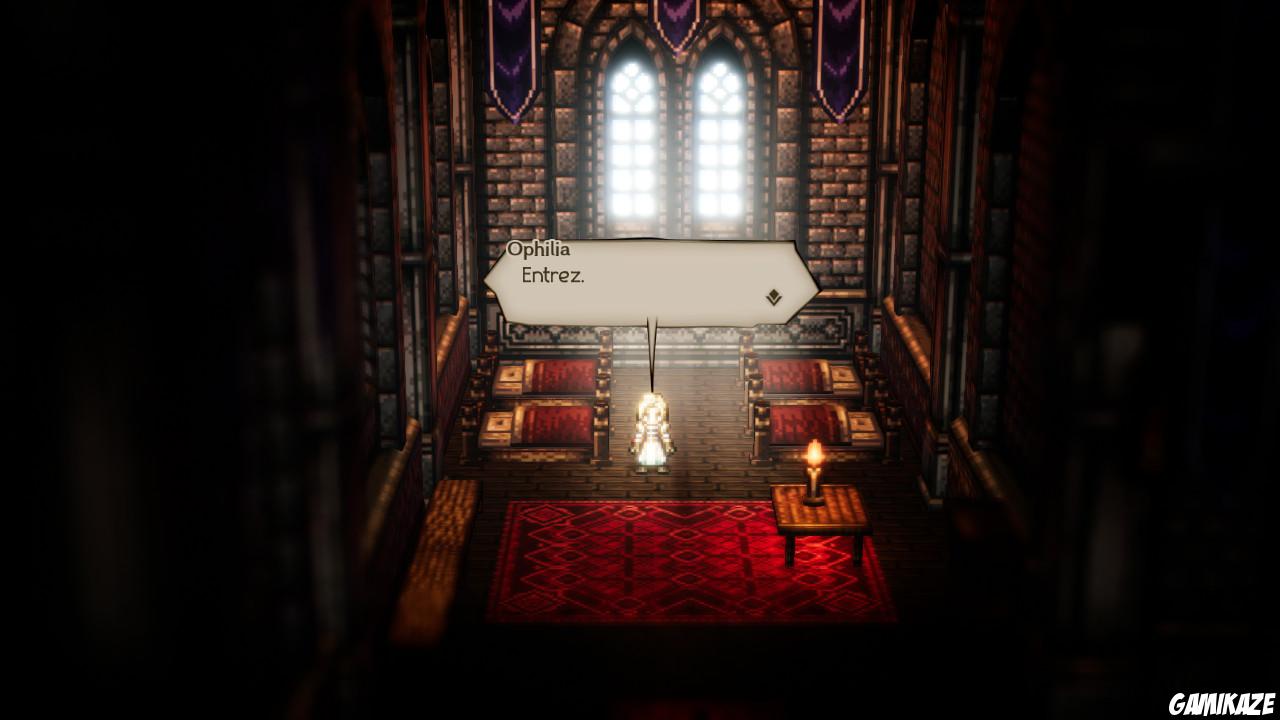
Task: Click the GAMIKAZE watermark text
Action: tap(1222, 703)
